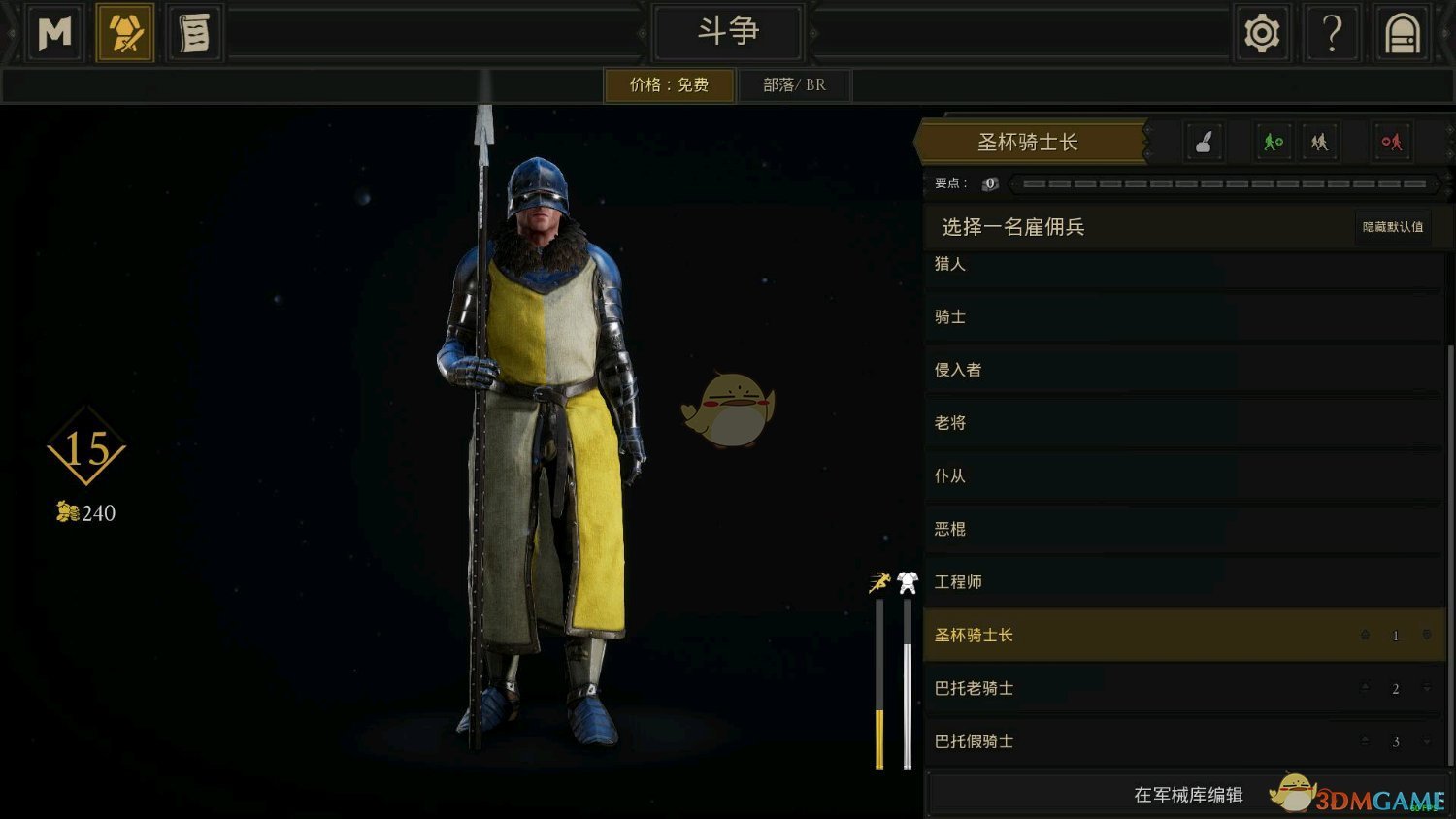Click the 斗争 title button
Image resolution: width=1456 pixels, height=819 pixels.
tap(728, 31)
